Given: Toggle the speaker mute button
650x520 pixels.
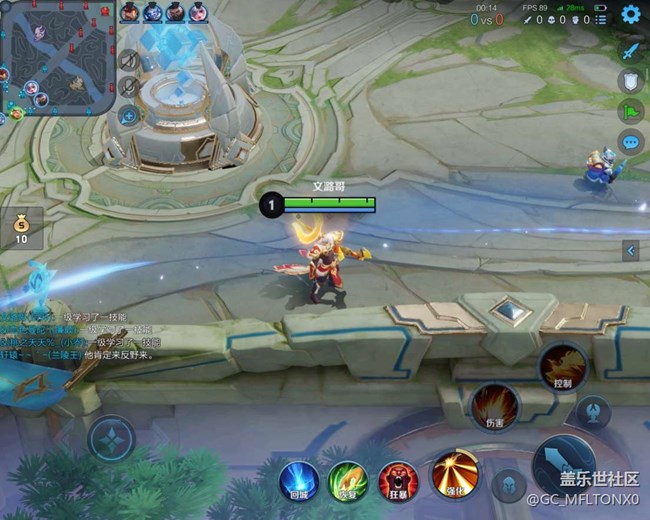Looking at the screenshot, I should [x=128, y=61].
